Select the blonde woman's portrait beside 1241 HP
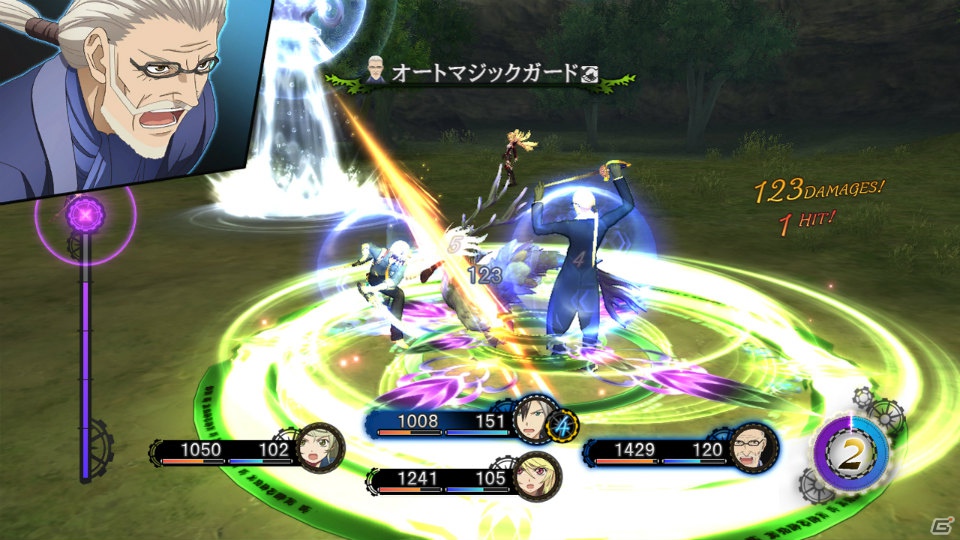 tap(537, 478)
